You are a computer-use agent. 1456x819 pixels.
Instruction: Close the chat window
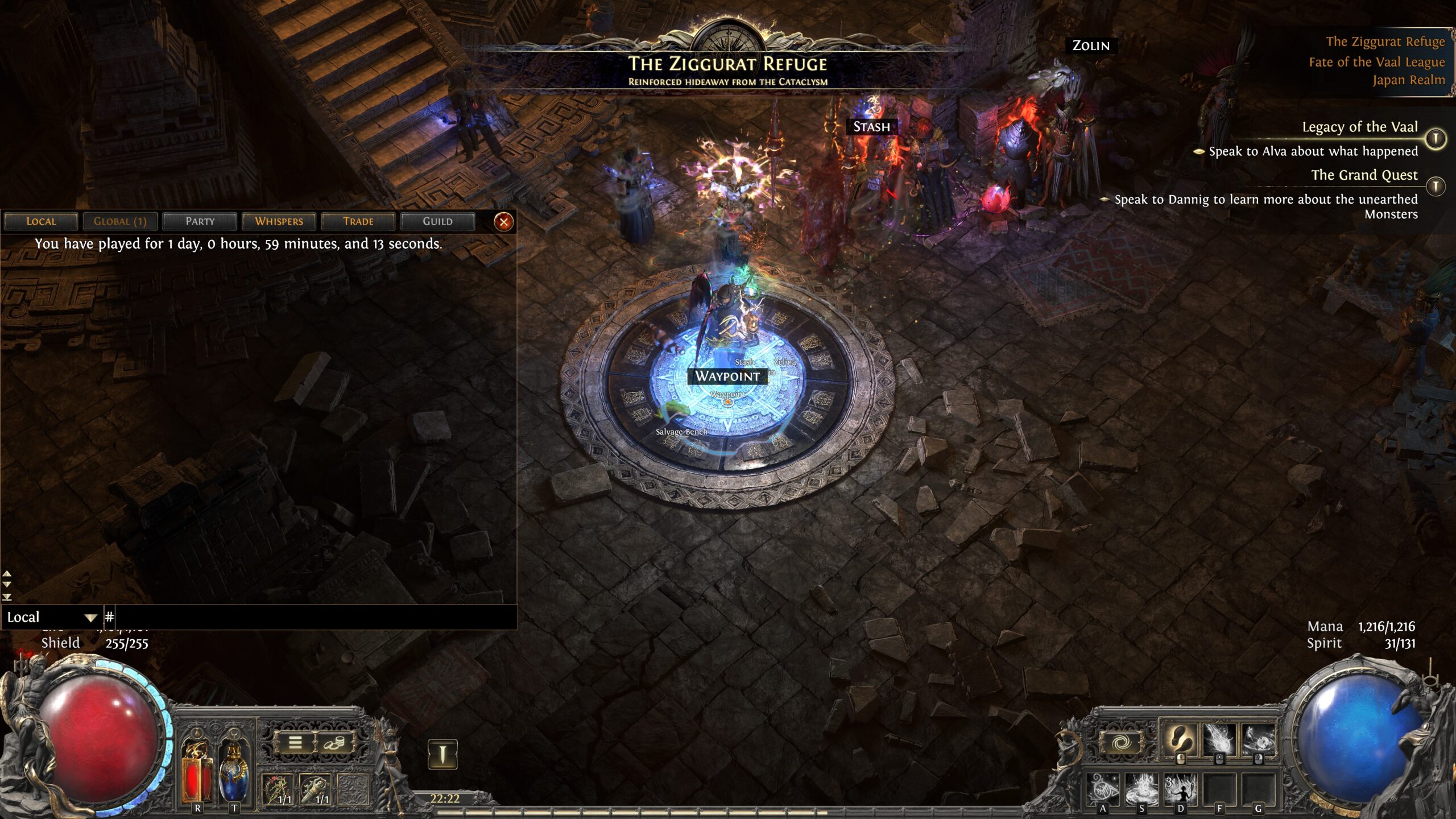tap(503, 222)
